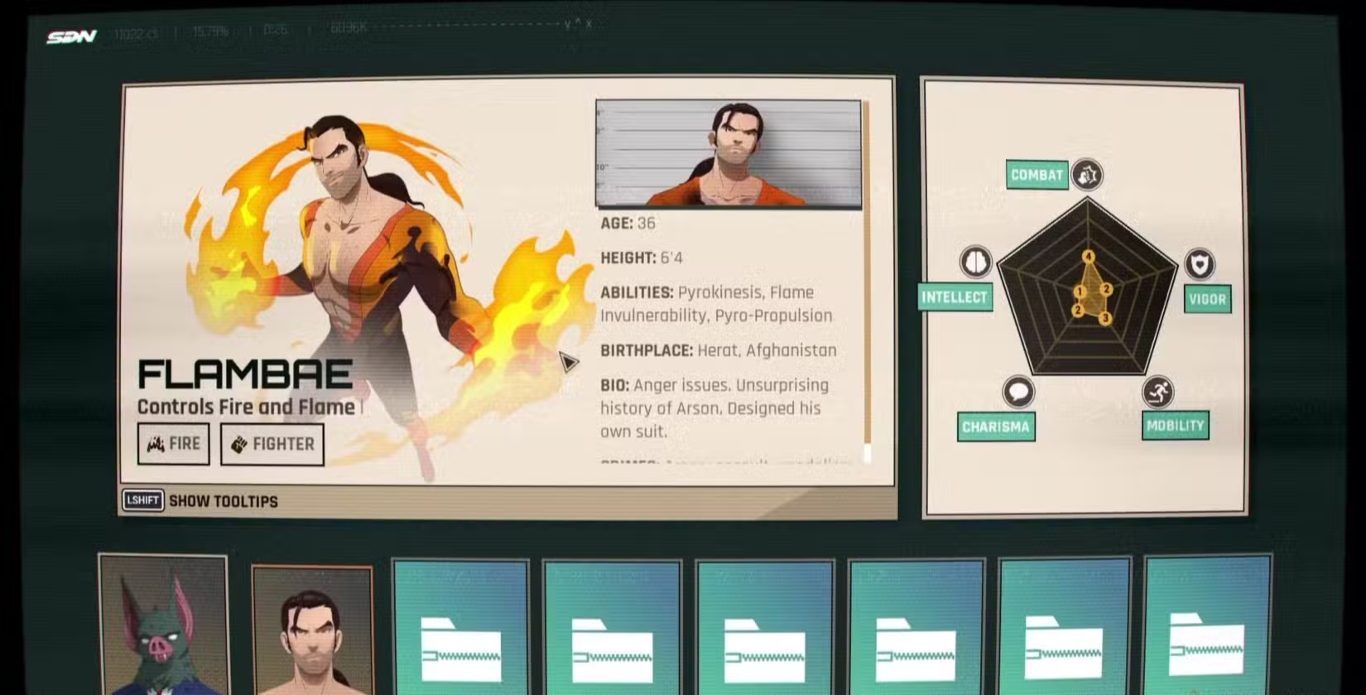Click the VIGOR stat label
Image resolution: width=1366 pixels, height=695 pixels.
1207,299
